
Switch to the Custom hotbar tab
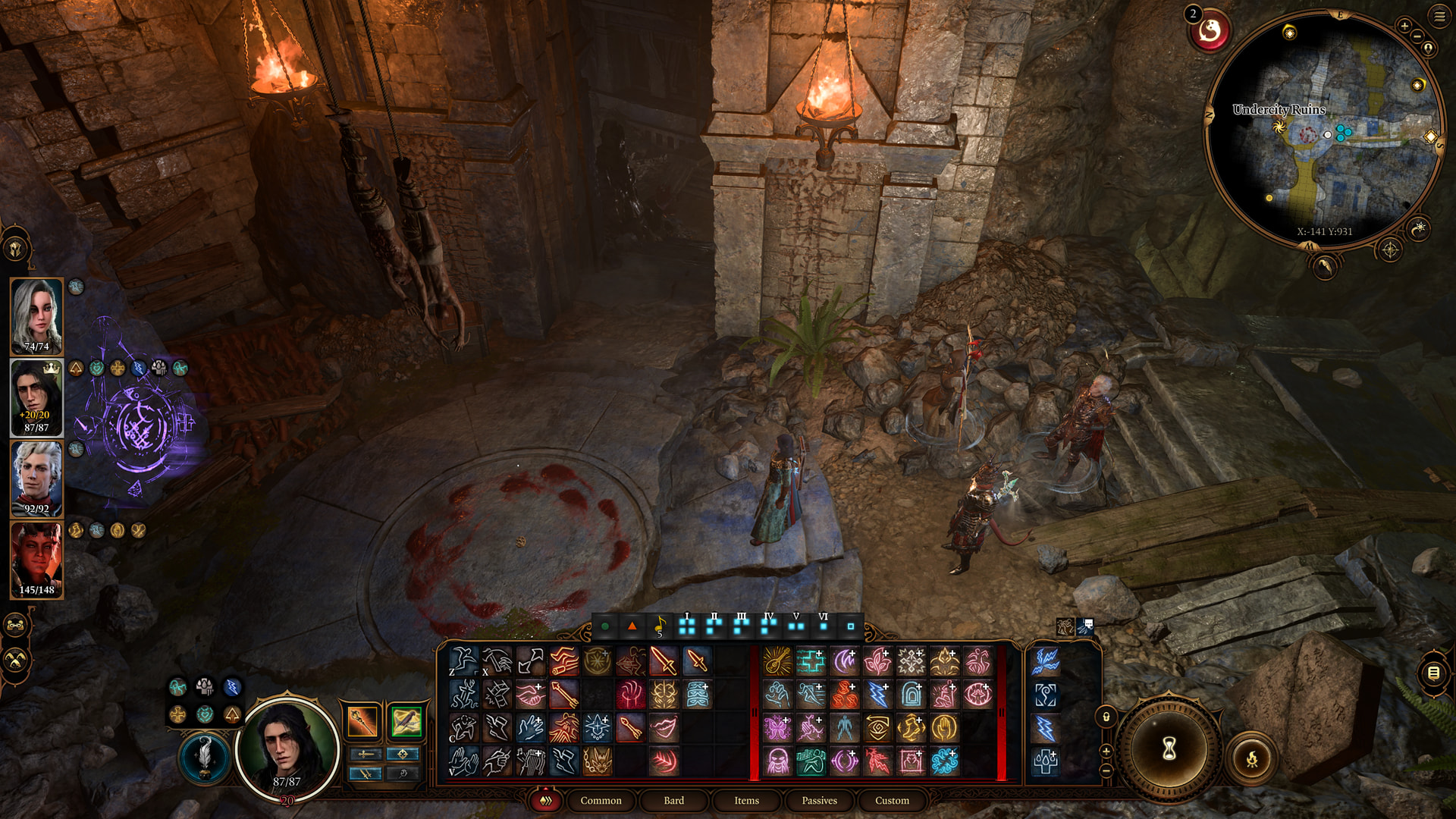(892, 801)
